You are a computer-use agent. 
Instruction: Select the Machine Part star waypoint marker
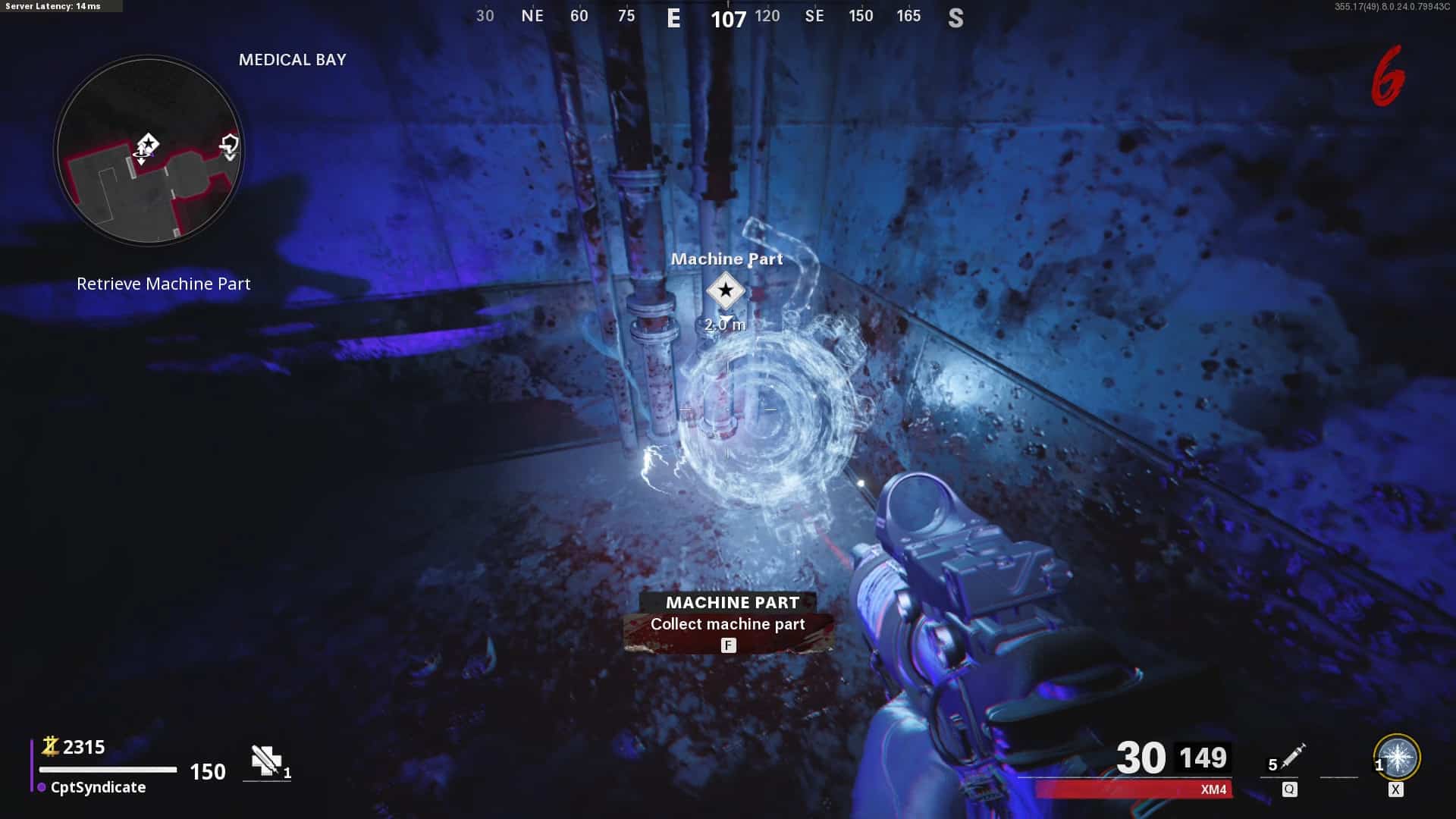(726, 290)
